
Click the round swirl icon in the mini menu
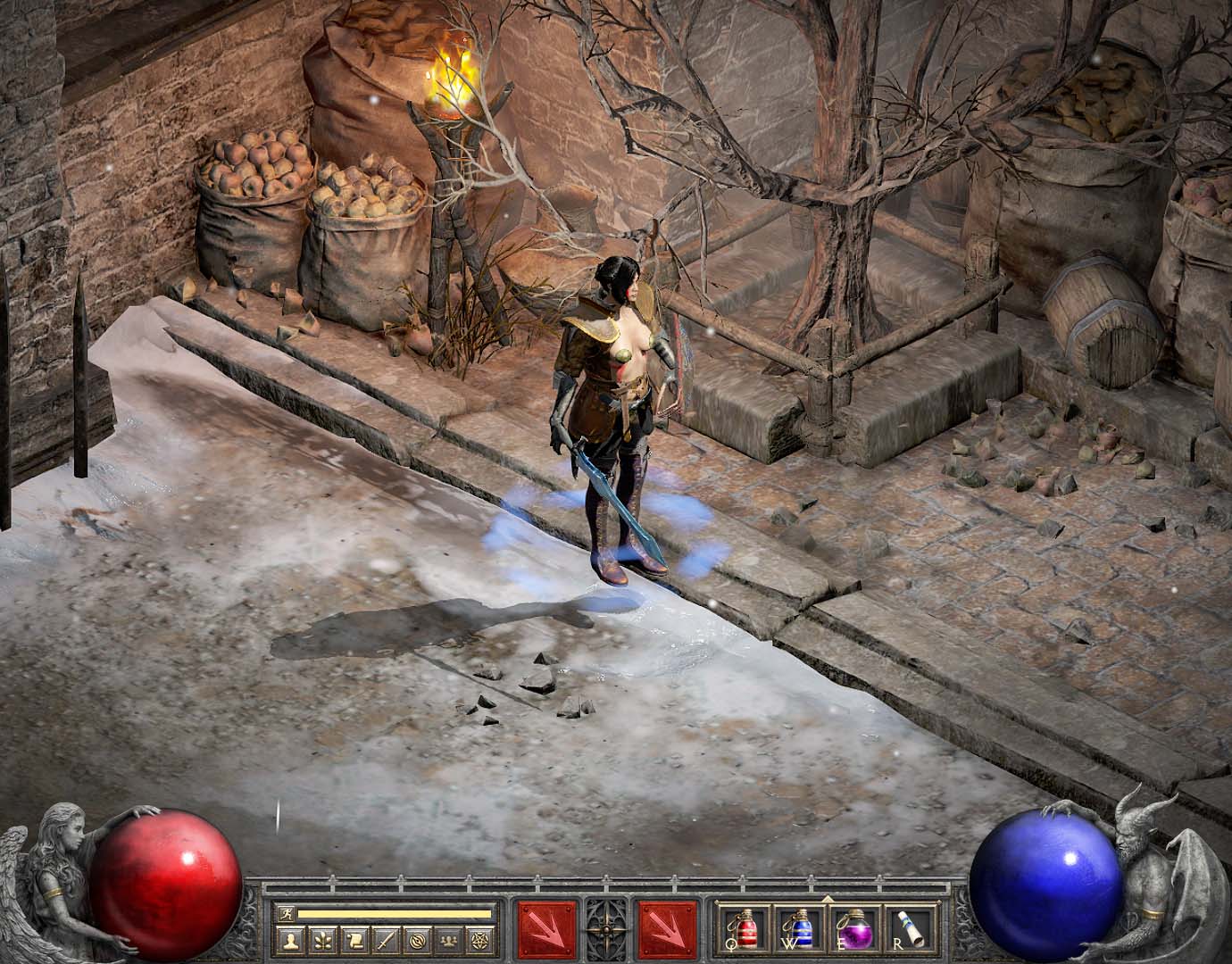click(x=415, y=939)
